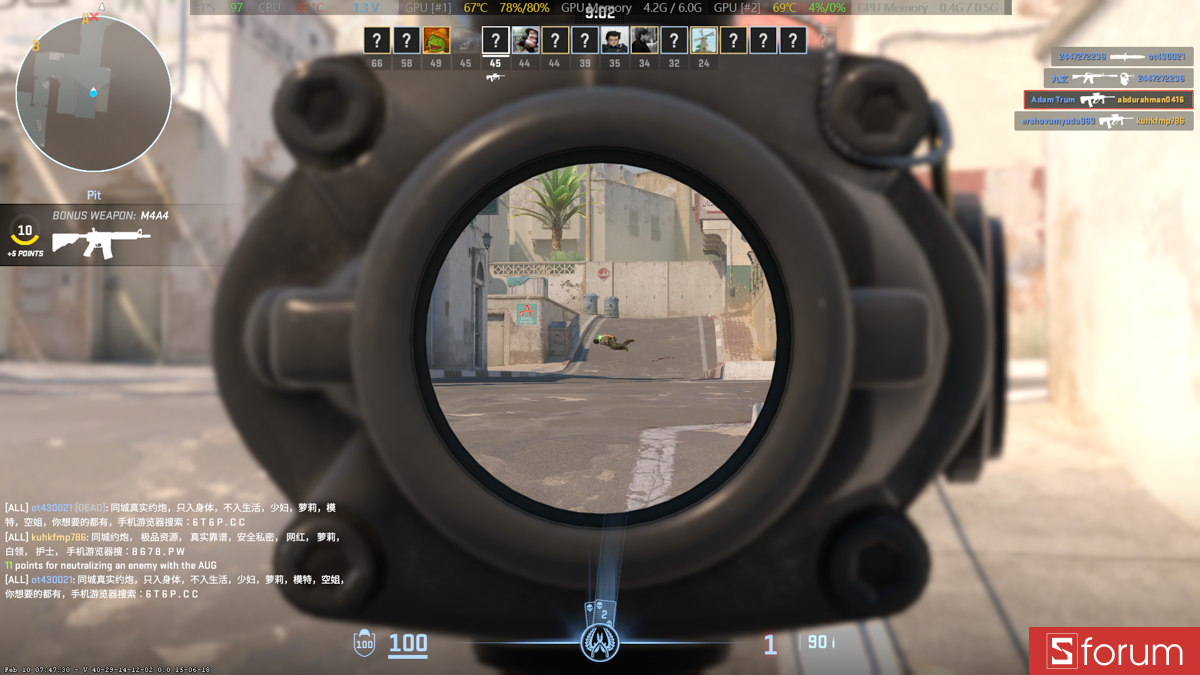This screenshot has height=675, width=1200.
Task: Open the Sforum watermark logo
Action: (1114, 651)
